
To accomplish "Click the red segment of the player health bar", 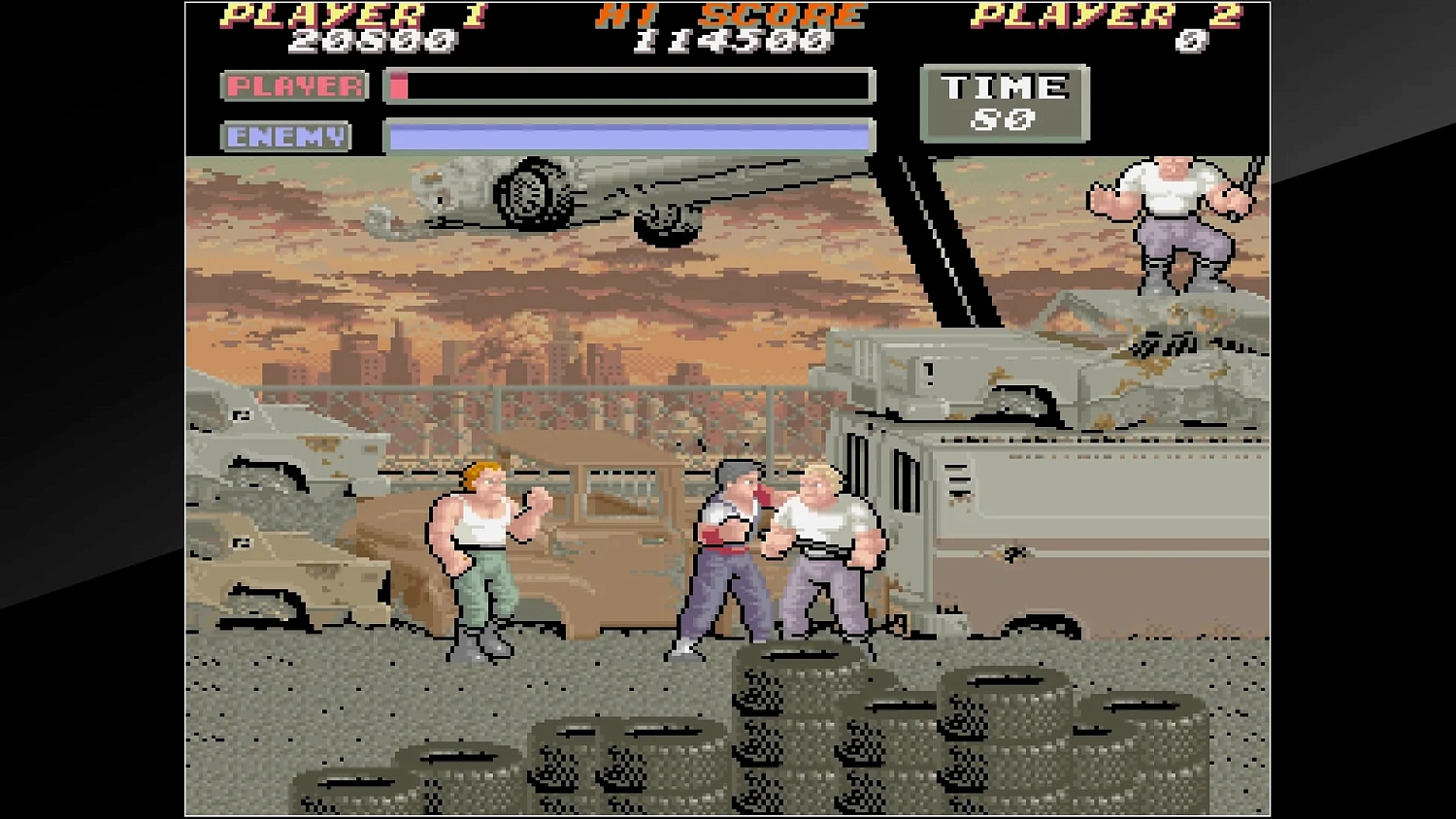I will coord(399,86).
